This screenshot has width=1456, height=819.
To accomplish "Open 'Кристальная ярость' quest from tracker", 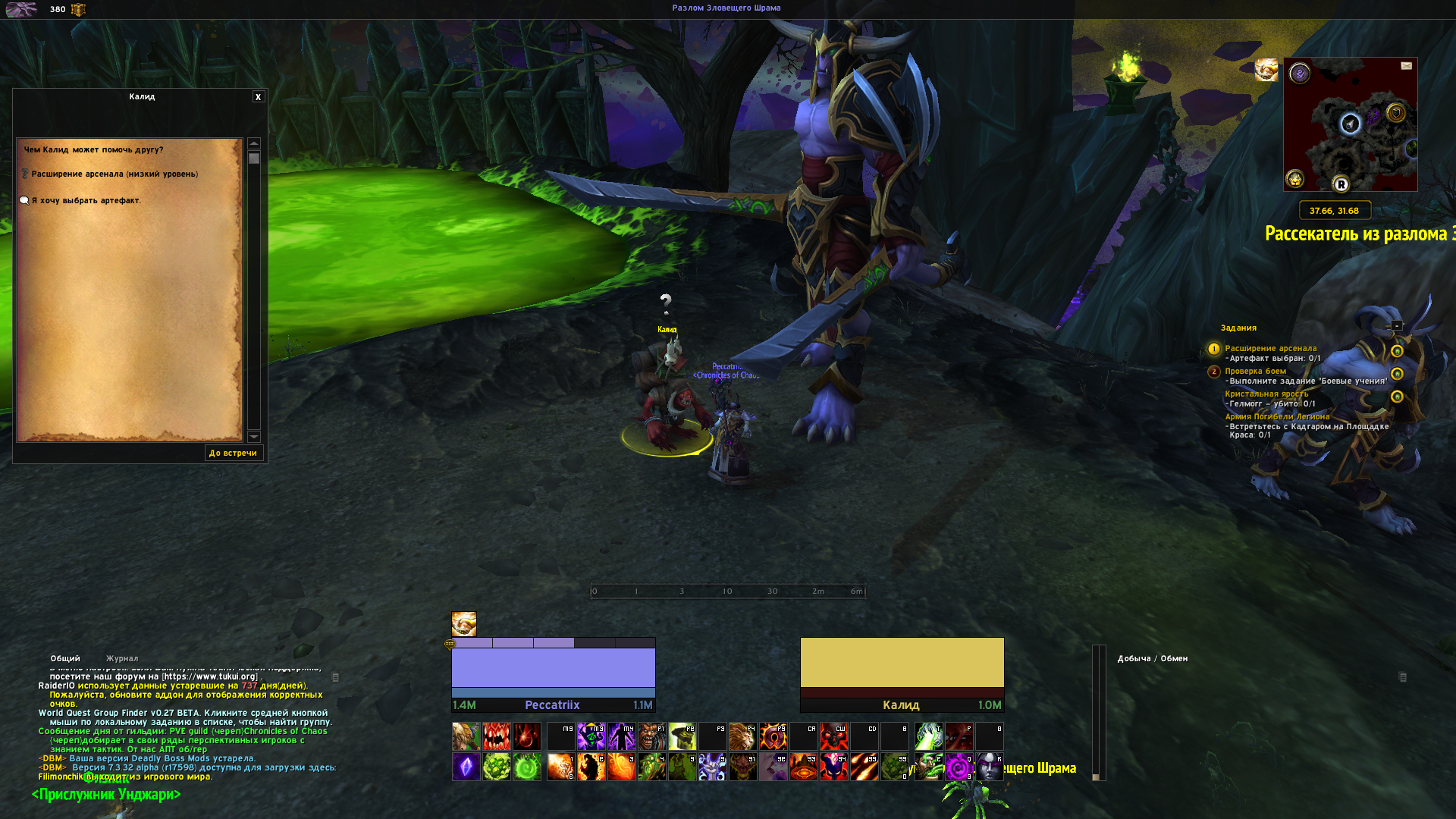I will click(1266, 394).
